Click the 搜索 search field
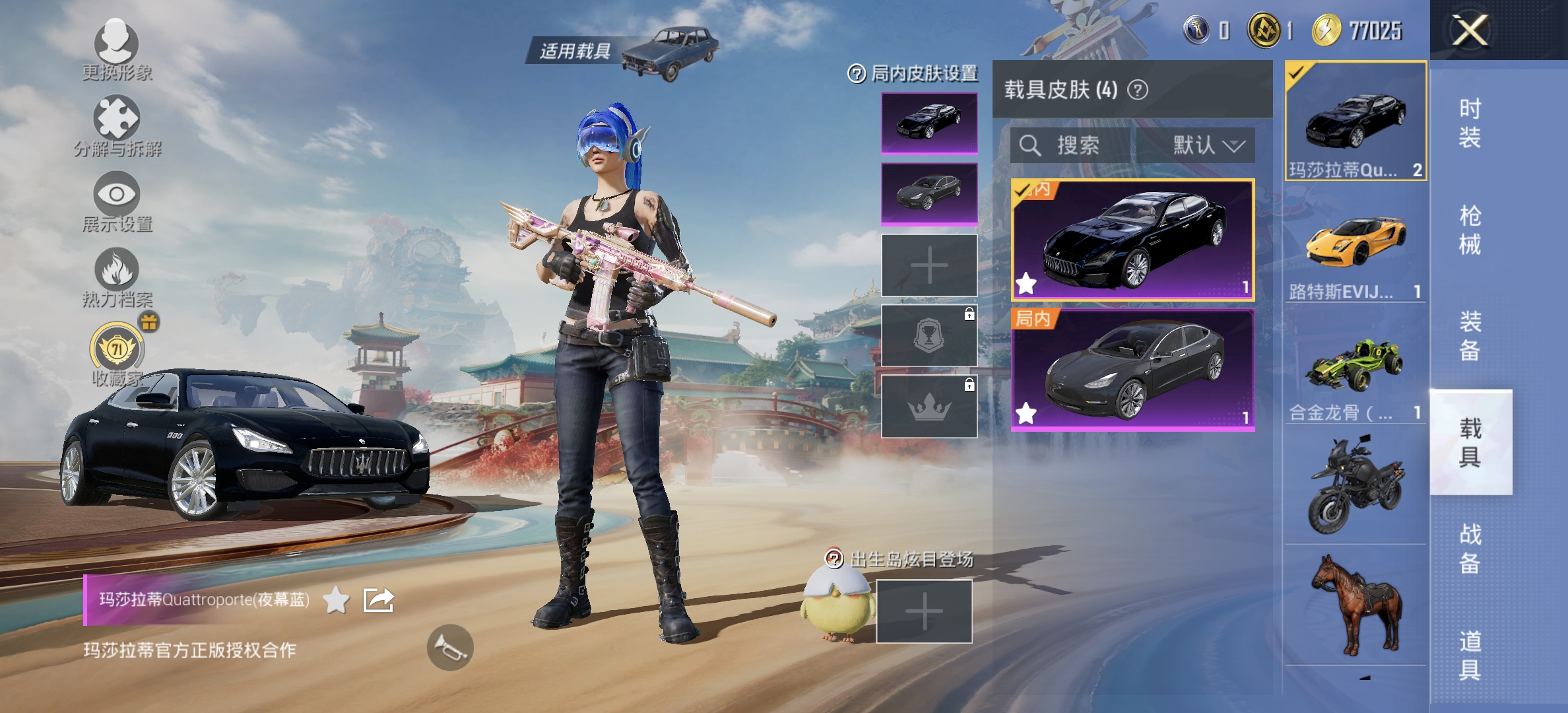The height and width of the screenshot is (713, 1568). (1072, 145)
